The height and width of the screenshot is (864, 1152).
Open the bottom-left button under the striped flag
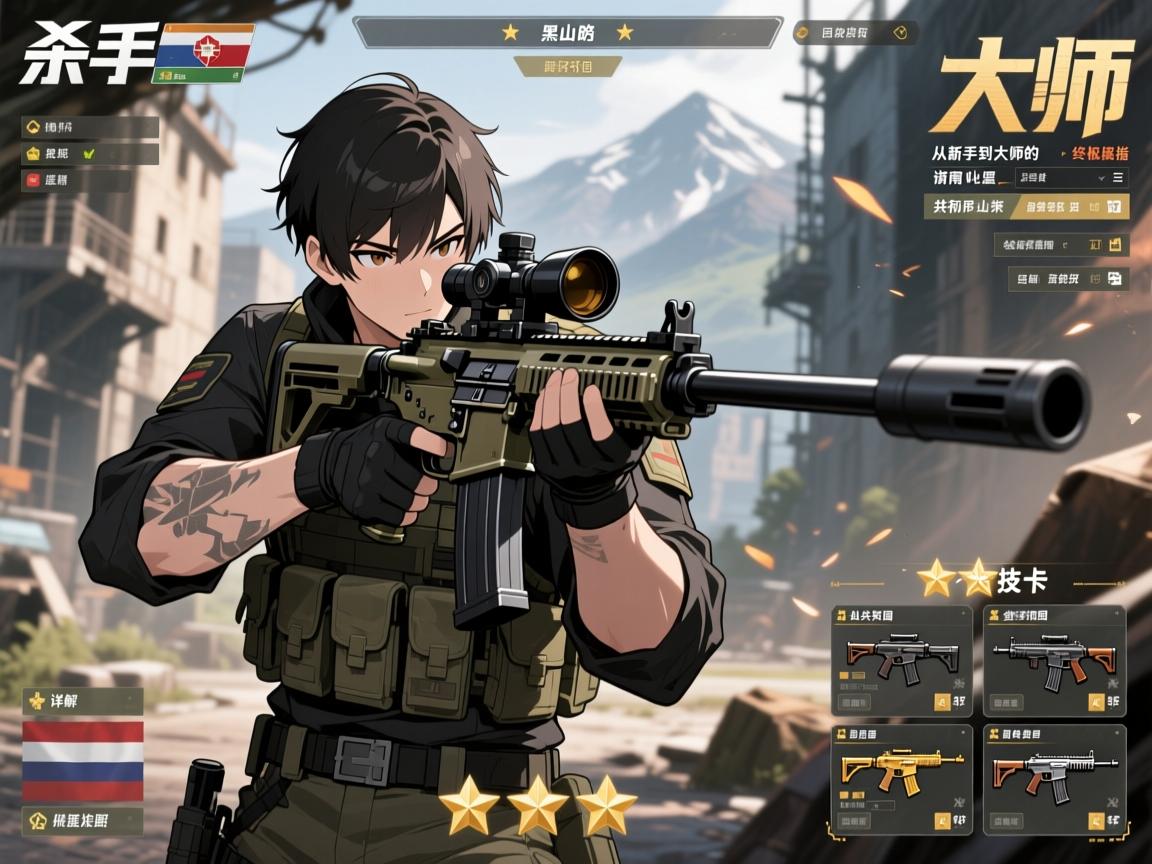point(83,821)
